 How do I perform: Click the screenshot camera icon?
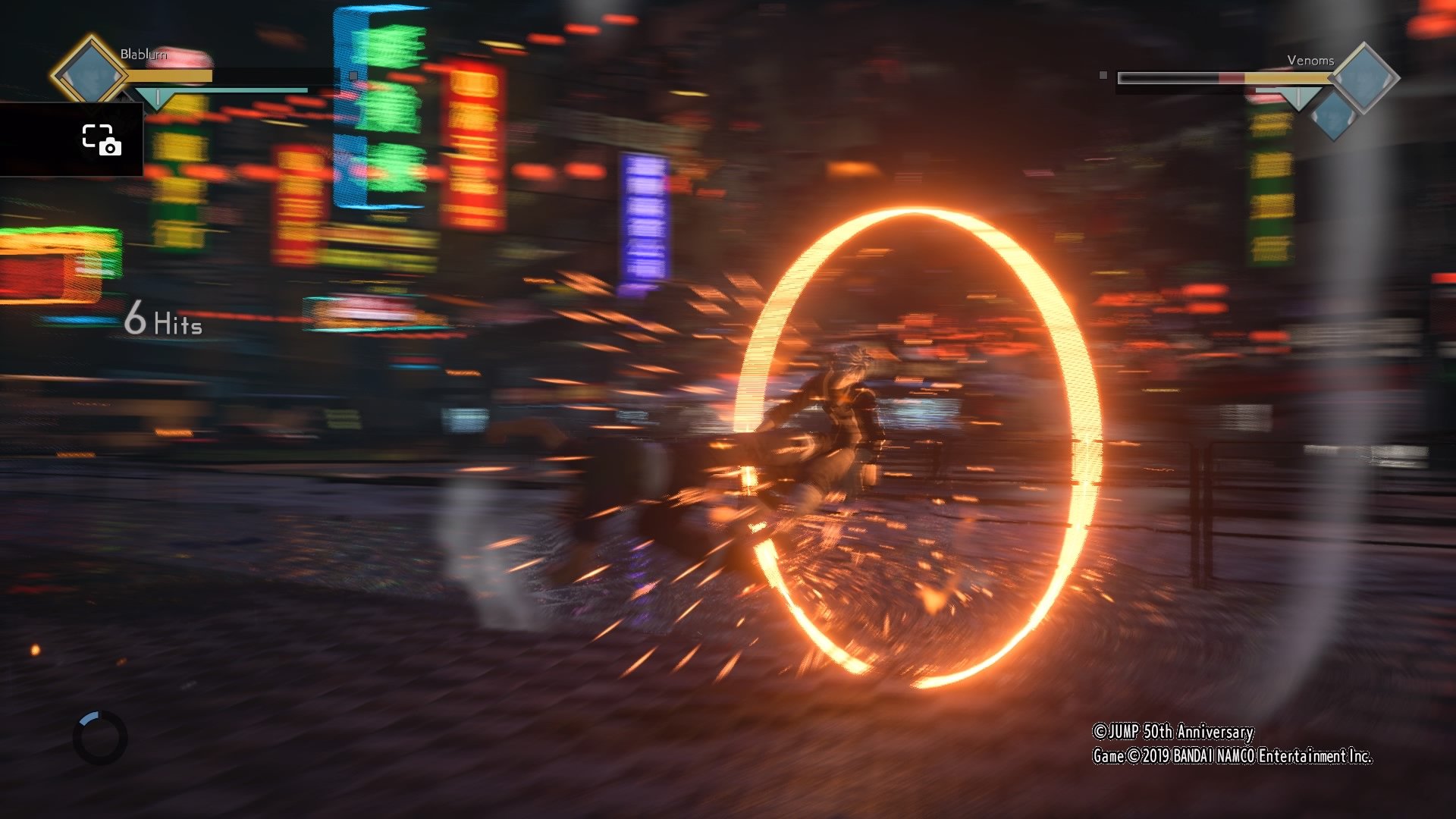[102, 140]
